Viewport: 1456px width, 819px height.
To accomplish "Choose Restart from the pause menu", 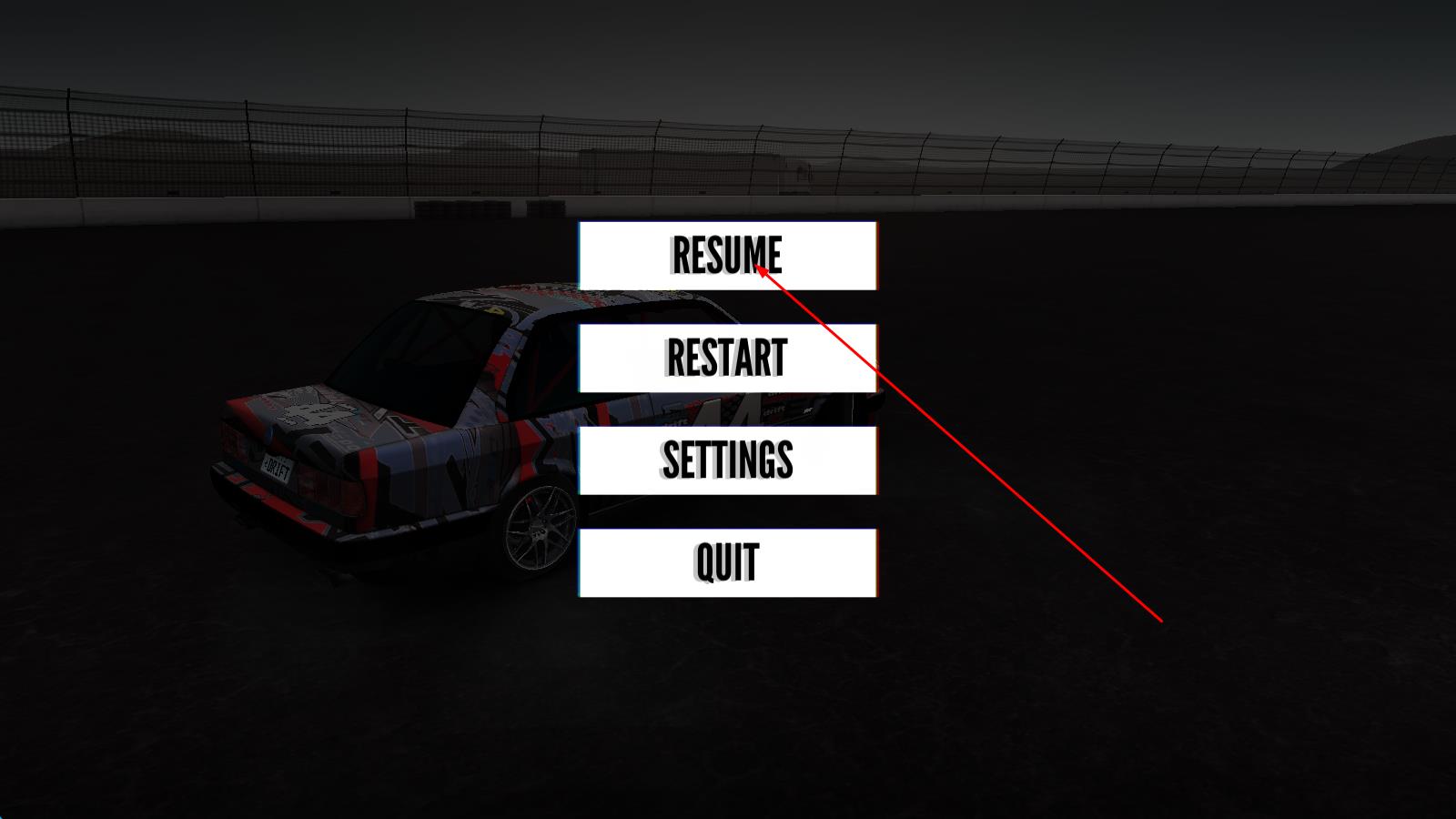I will (727, 358).
